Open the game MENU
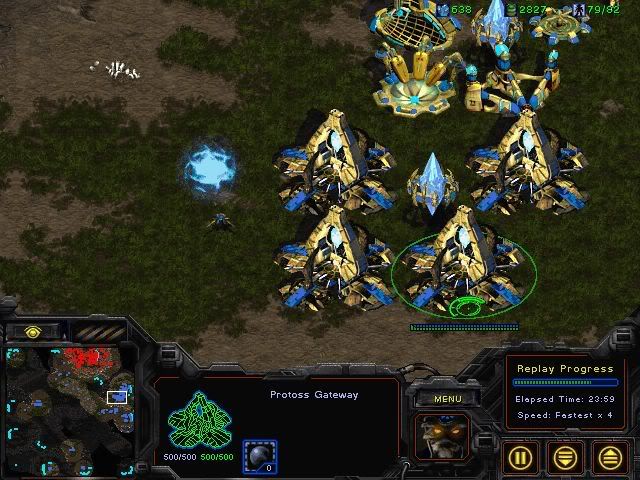 point(445,398)
